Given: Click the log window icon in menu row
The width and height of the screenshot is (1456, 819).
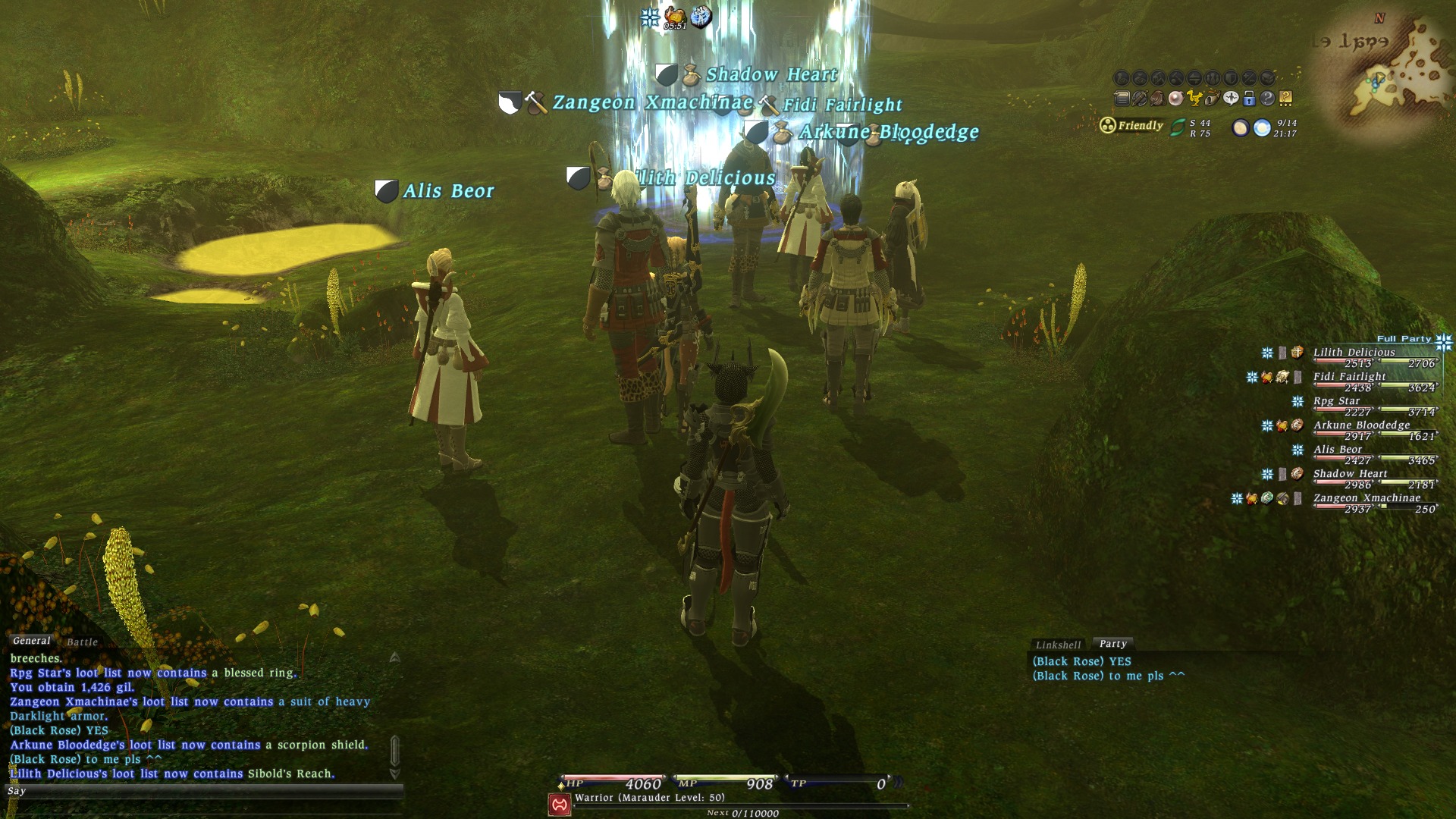Looking at the screenshot, I should 1122,98.
